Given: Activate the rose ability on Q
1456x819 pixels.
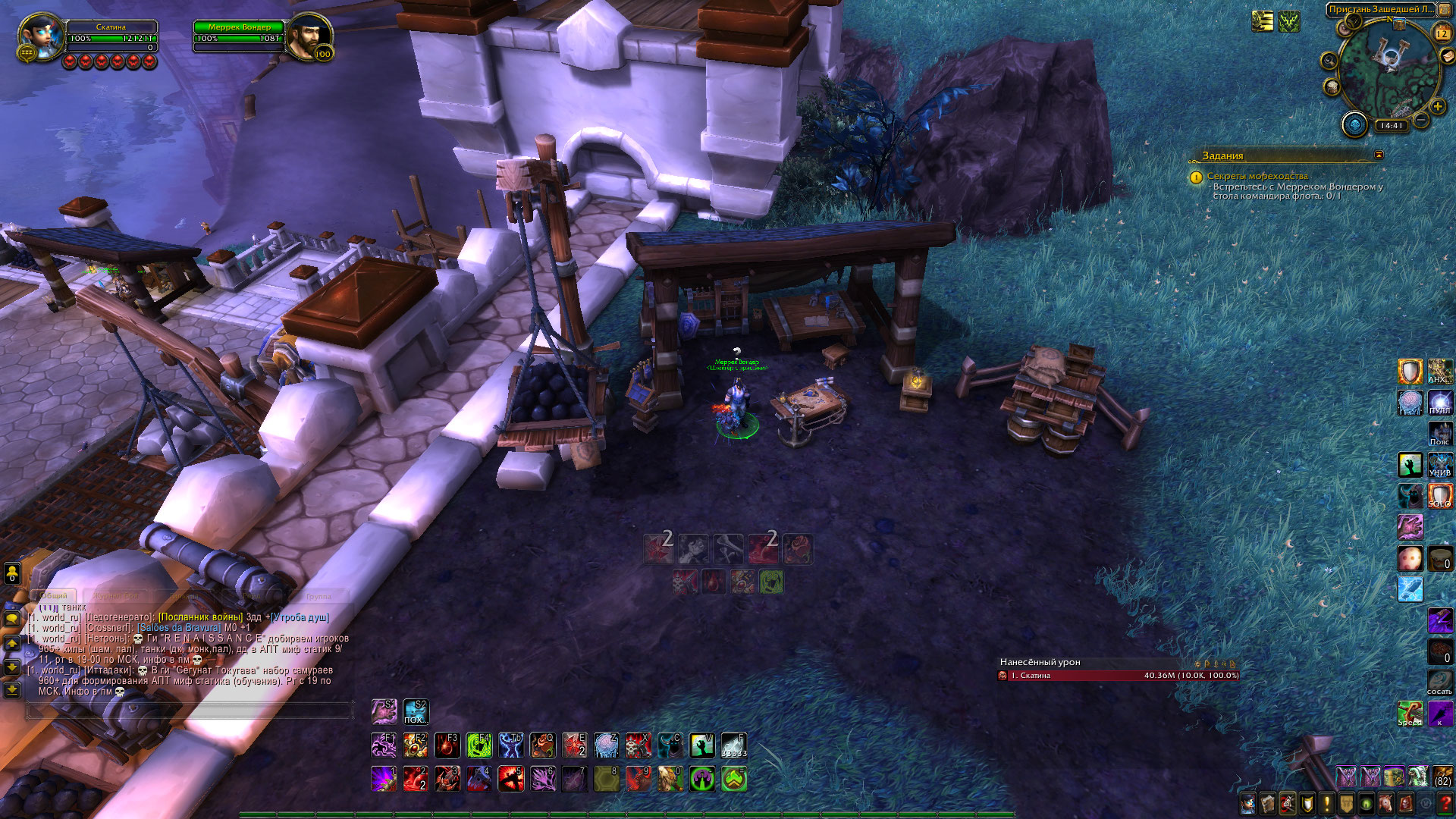Looking at the screenshot, I should [543, 745].
